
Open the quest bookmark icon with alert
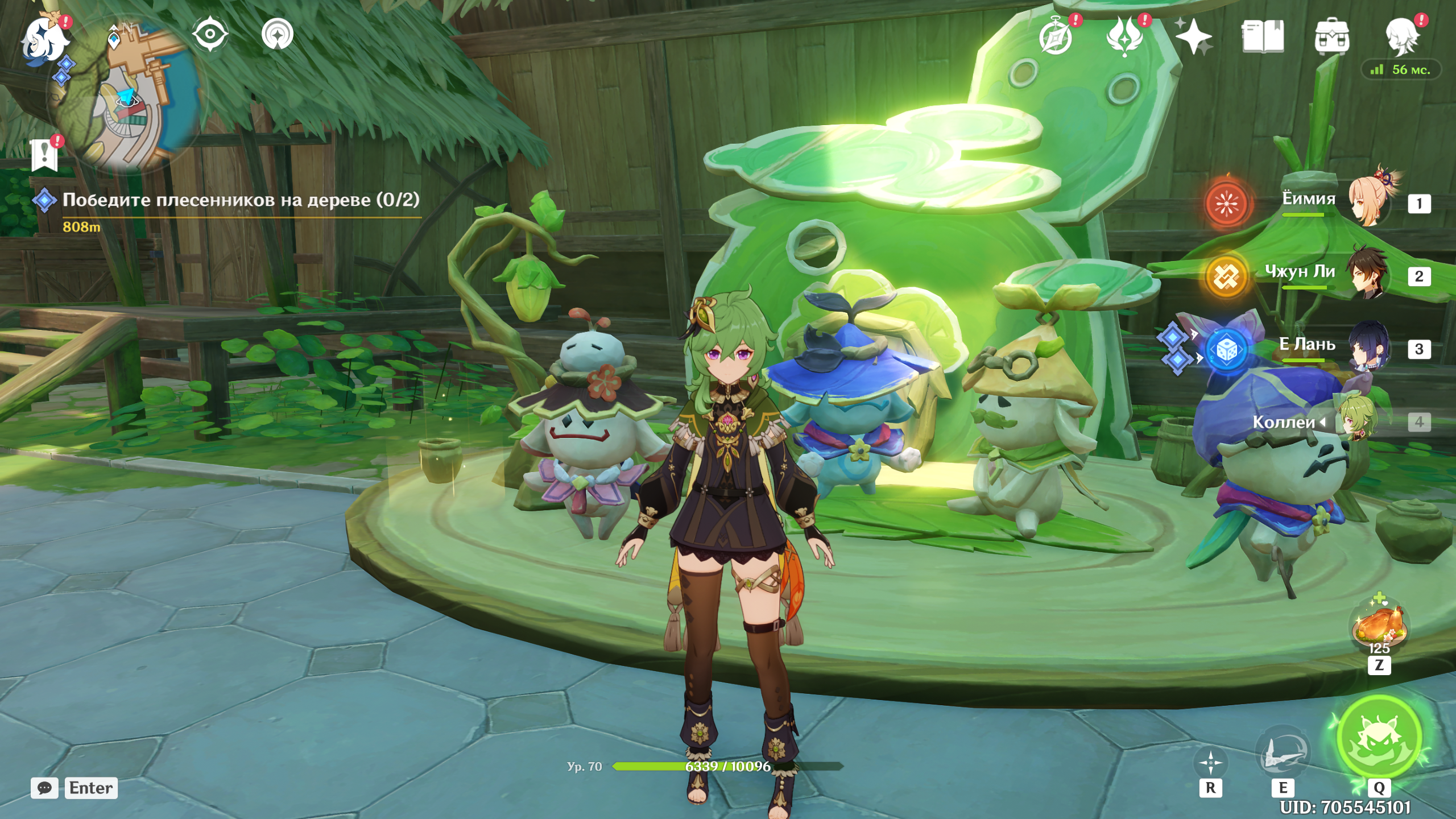point(45,155)
